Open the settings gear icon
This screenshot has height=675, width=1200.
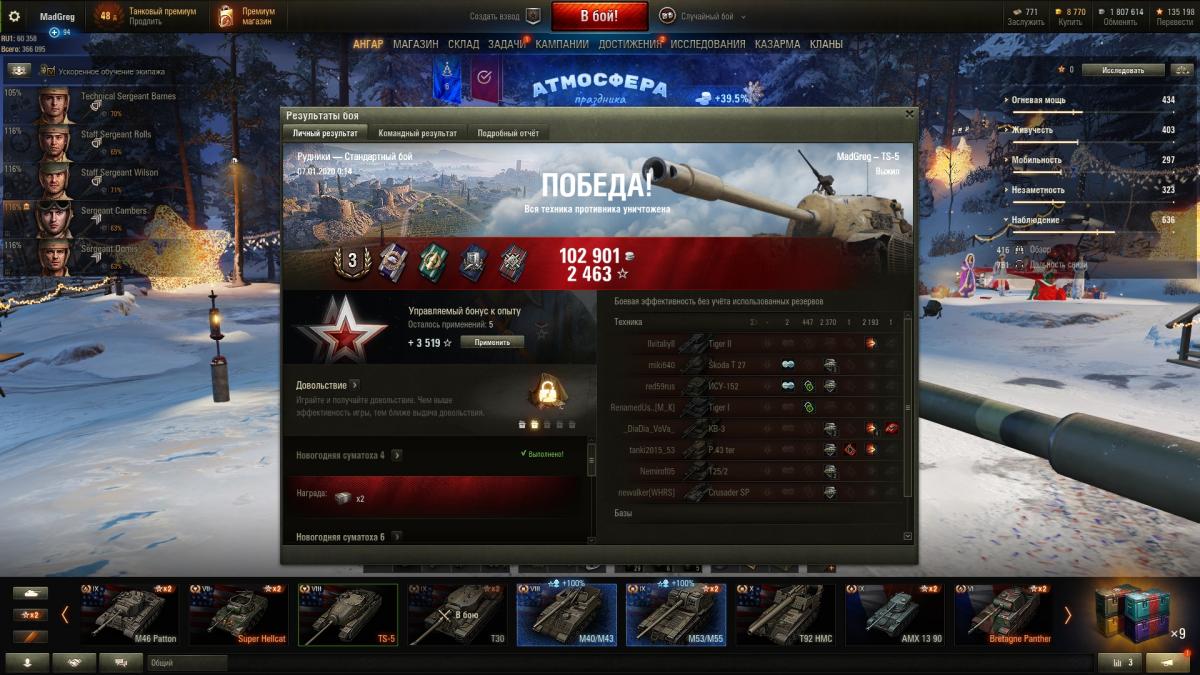14,16
